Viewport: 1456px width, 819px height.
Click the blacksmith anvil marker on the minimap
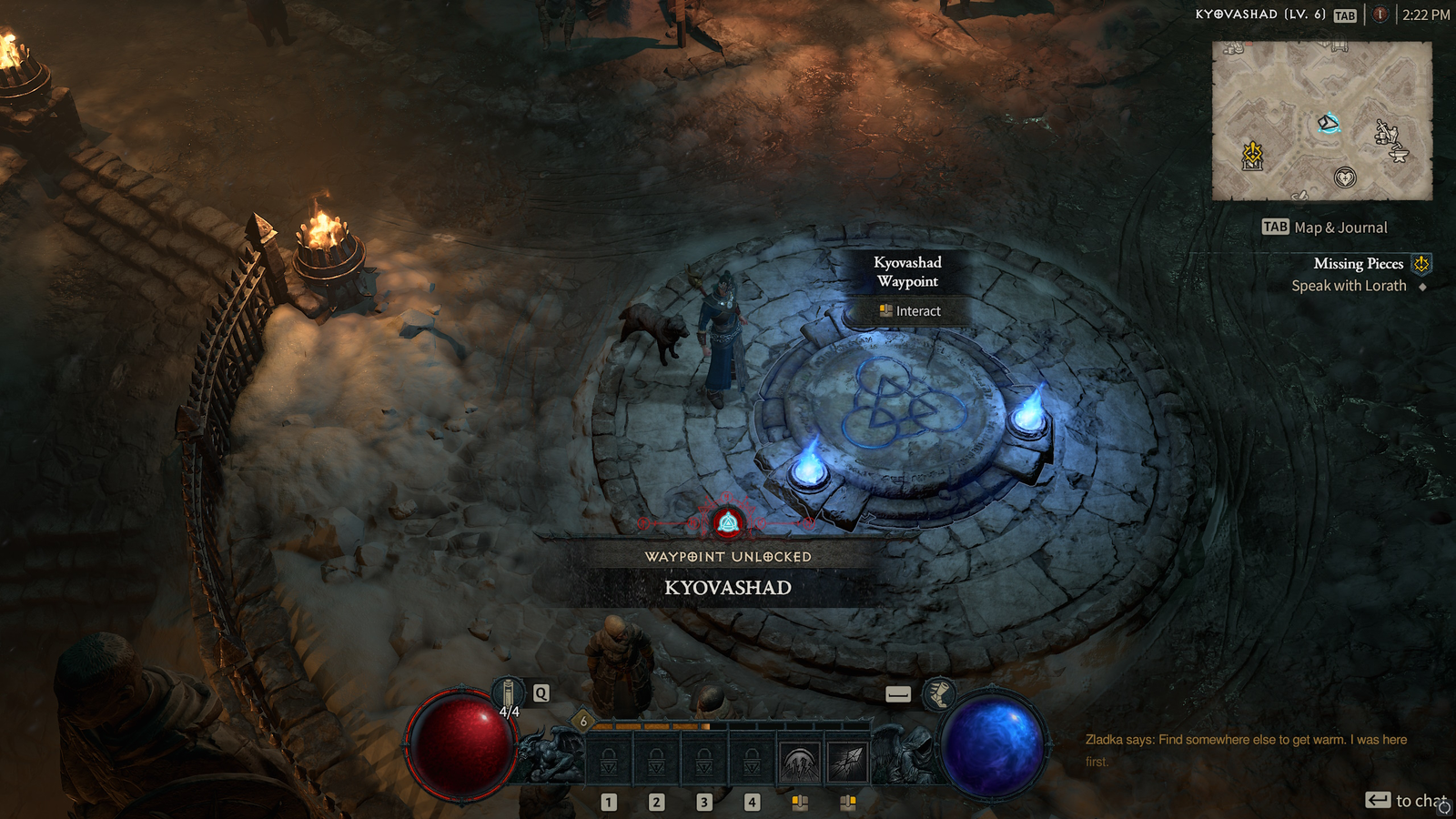pyautogui.click(x=1399, y=154)
